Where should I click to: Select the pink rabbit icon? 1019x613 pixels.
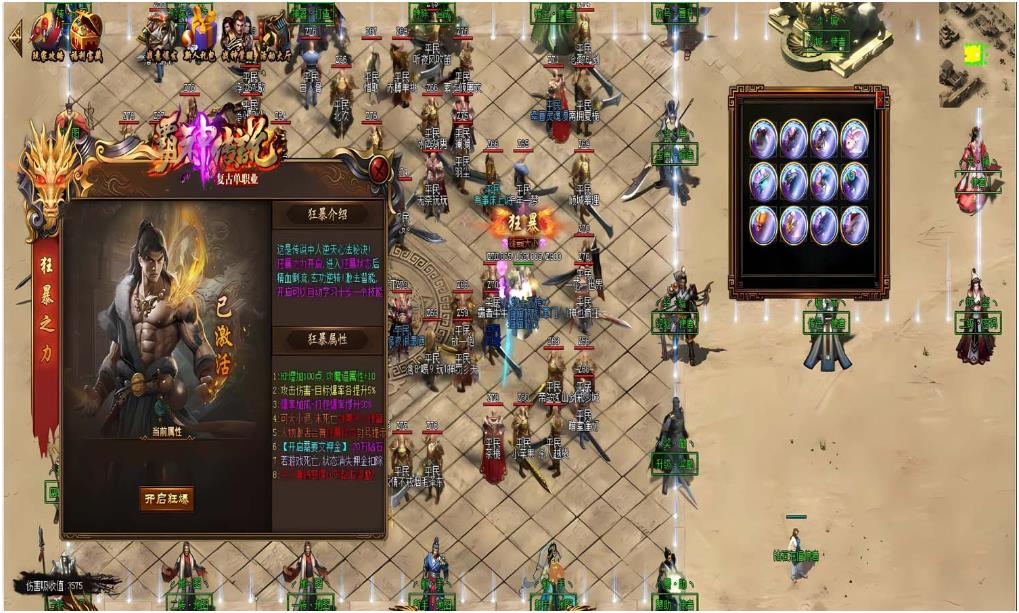(854, 138)
